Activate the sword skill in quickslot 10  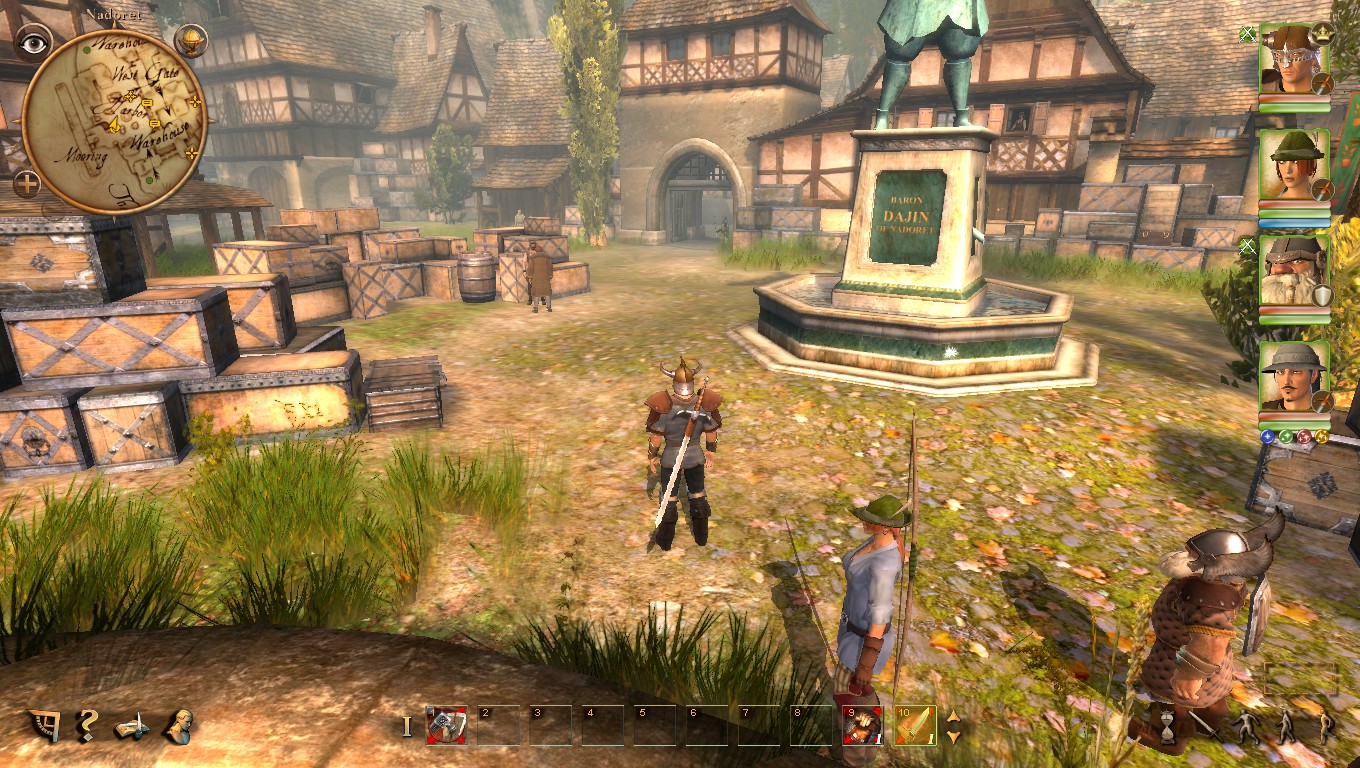(915, 725)
